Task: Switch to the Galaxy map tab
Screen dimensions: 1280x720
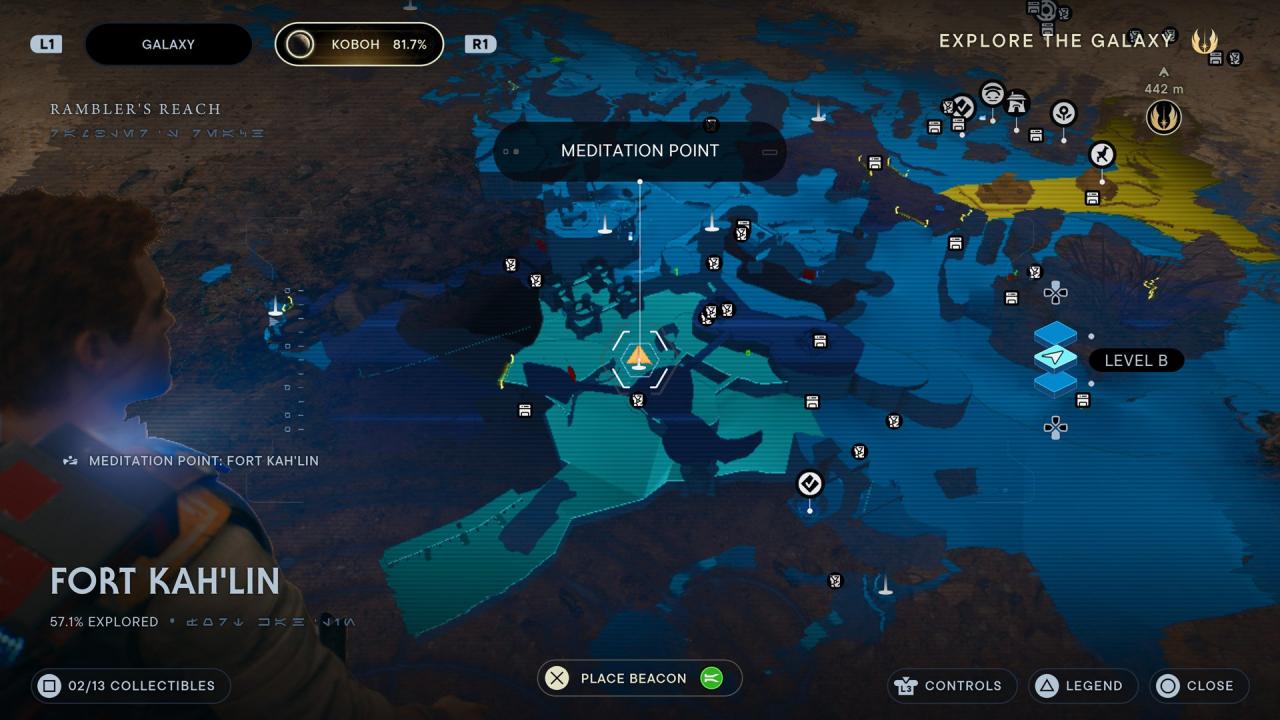Action: pyautogui.click(x=168, y=44)
